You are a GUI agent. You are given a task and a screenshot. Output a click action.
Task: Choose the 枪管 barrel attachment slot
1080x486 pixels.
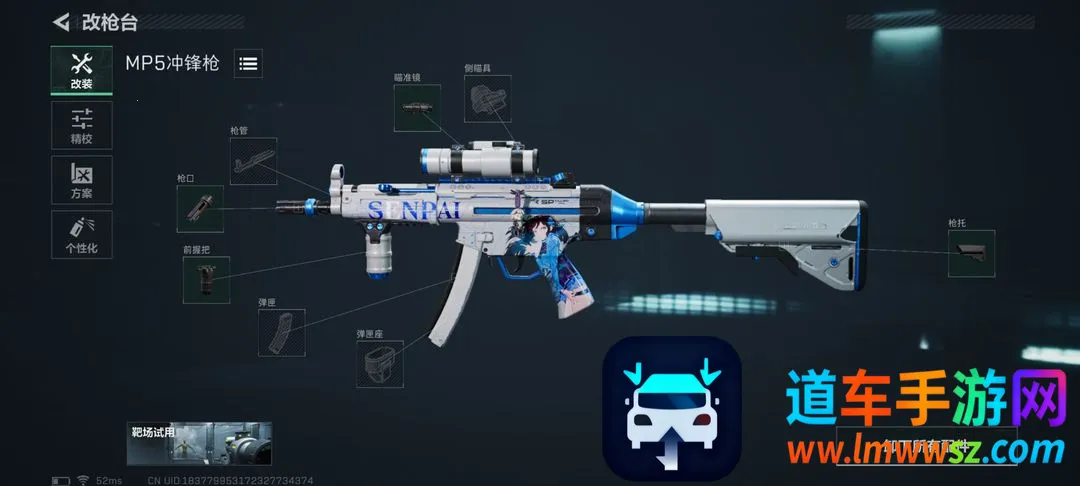(253, 161)
